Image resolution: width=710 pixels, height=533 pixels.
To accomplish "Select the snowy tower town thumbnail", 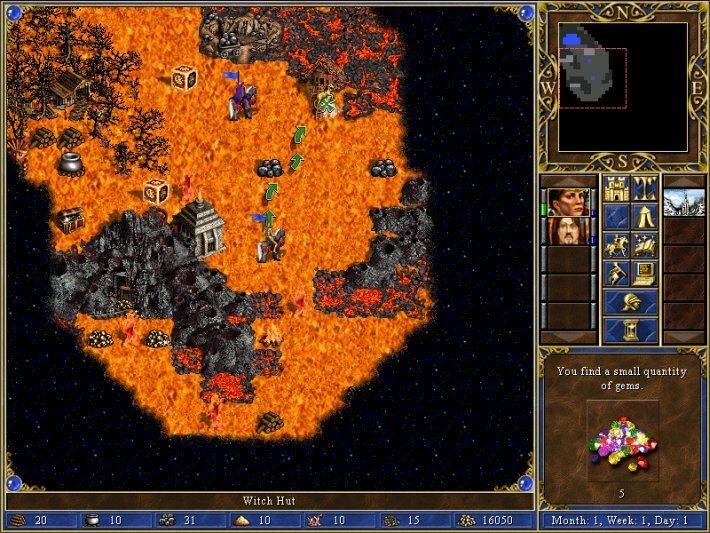I will pyautogui.click(x=684, y=202).
